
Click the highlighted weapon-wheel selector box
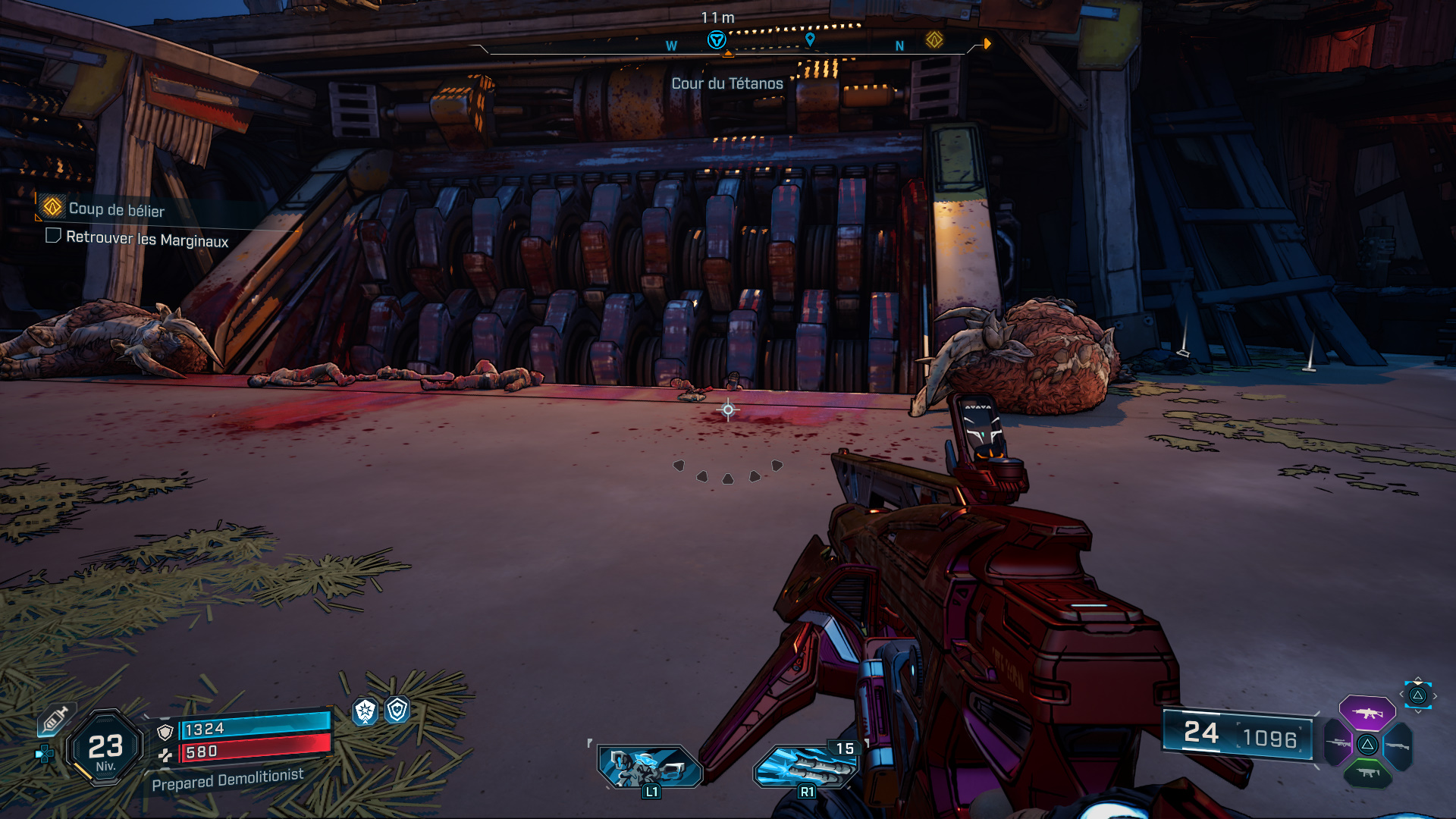pos(1417,695)
